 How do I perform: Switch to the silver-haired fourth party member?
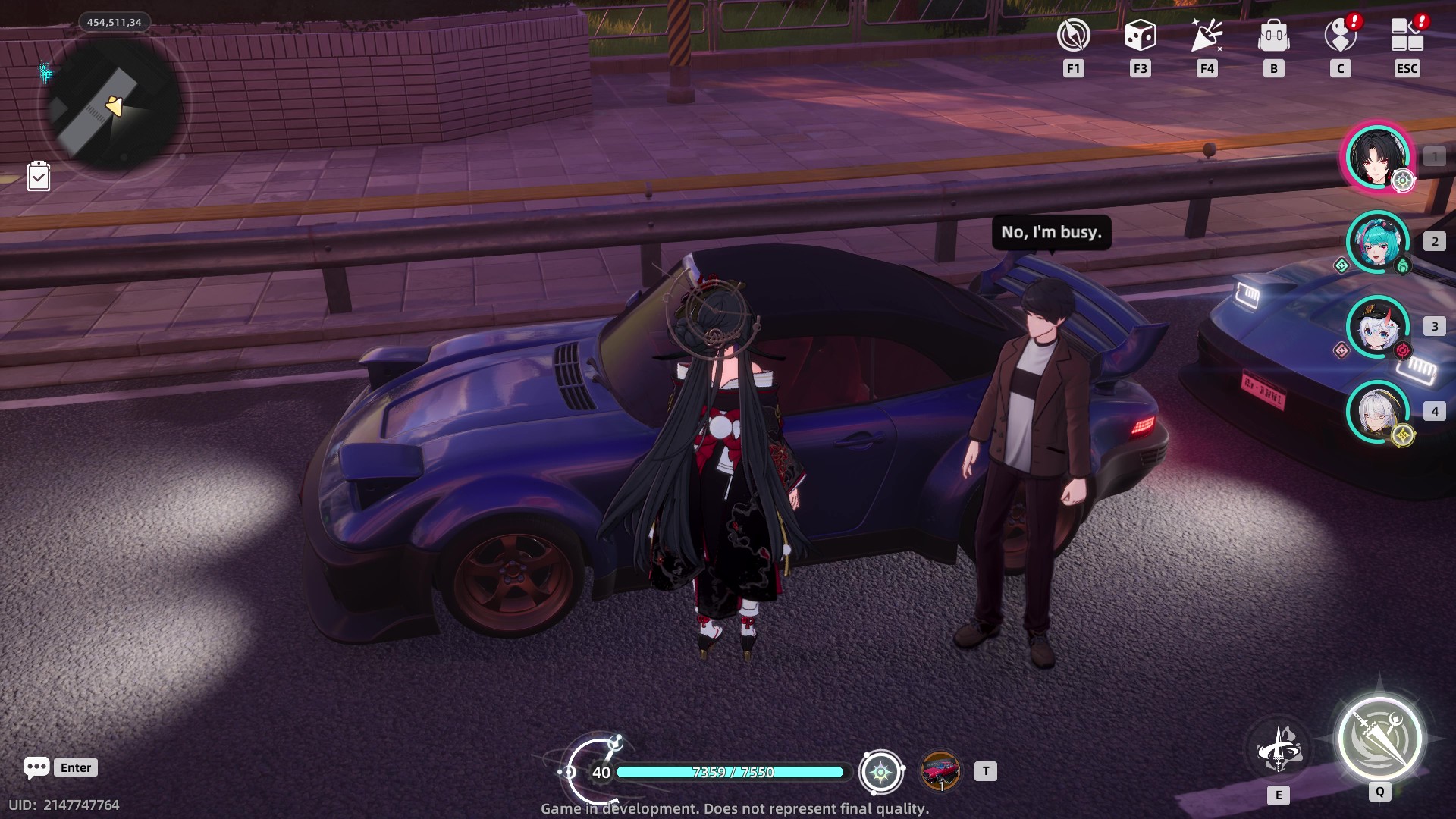click(1377, 412)
